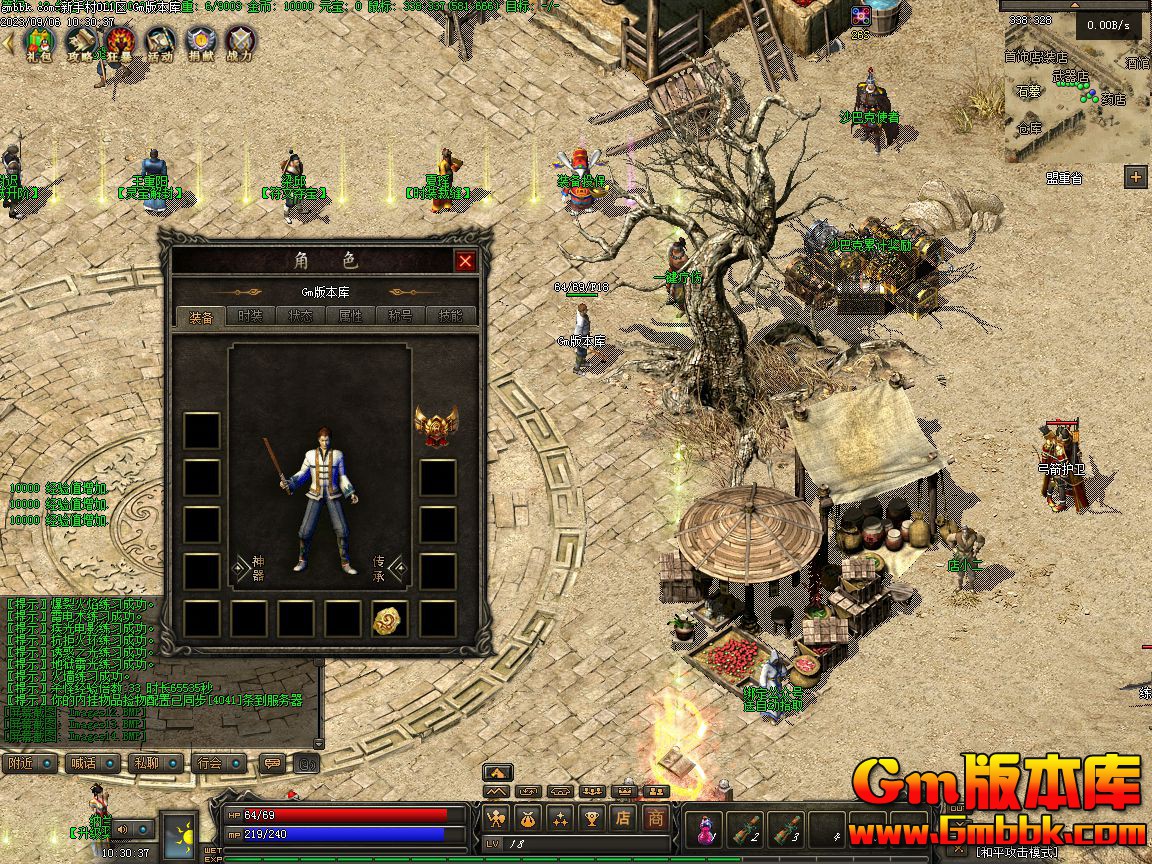Select the golden charm equipment slot
Screen dimensions: 1152x864
click(x=389, y=620)
